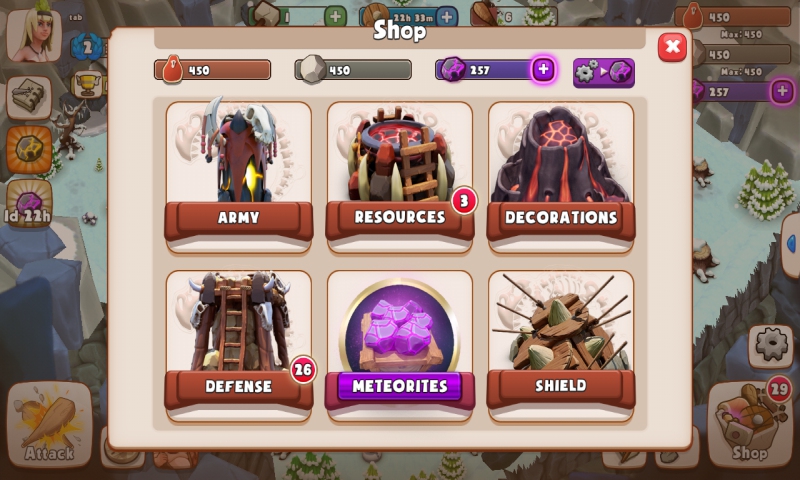Image resolution: width=800 pixels, height=480 pixels.
Task: Browse the Decorations category
Action: 560,170
